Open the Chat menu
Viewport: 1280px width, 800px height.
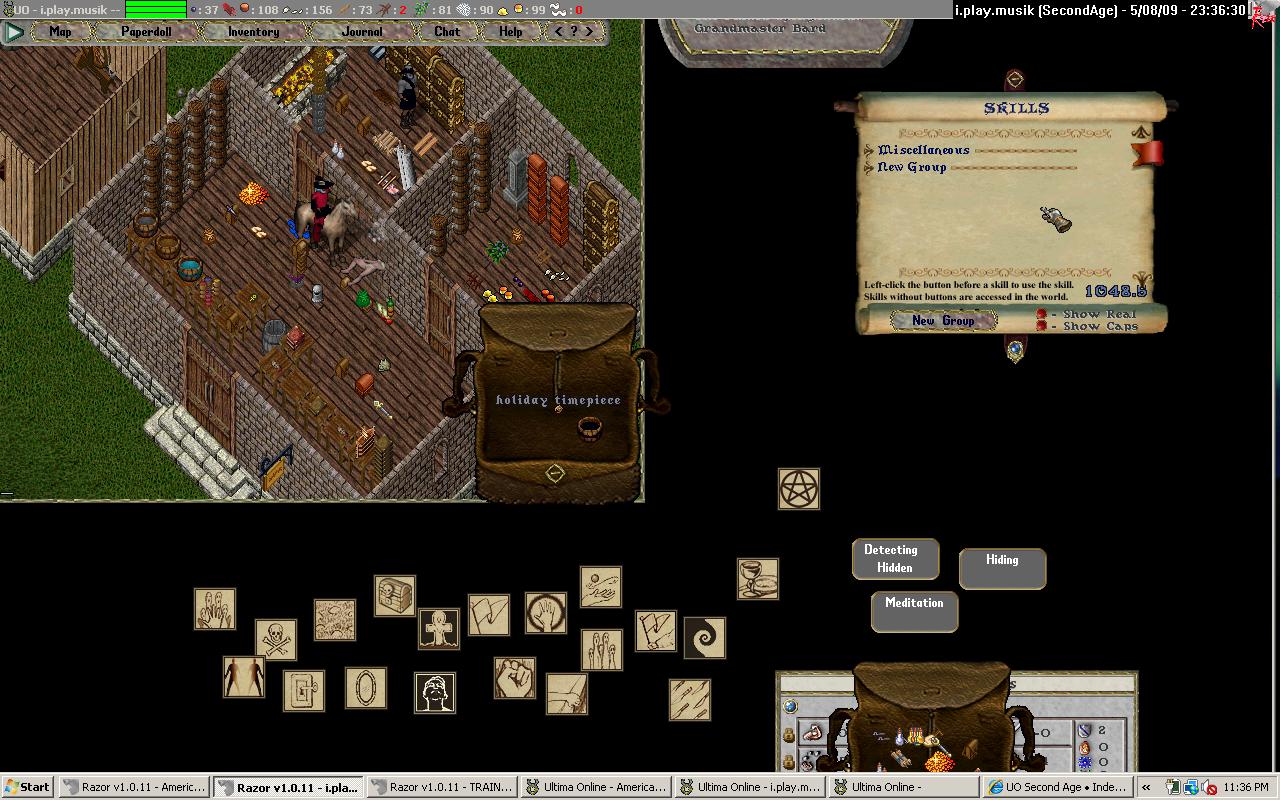point(447,32)
